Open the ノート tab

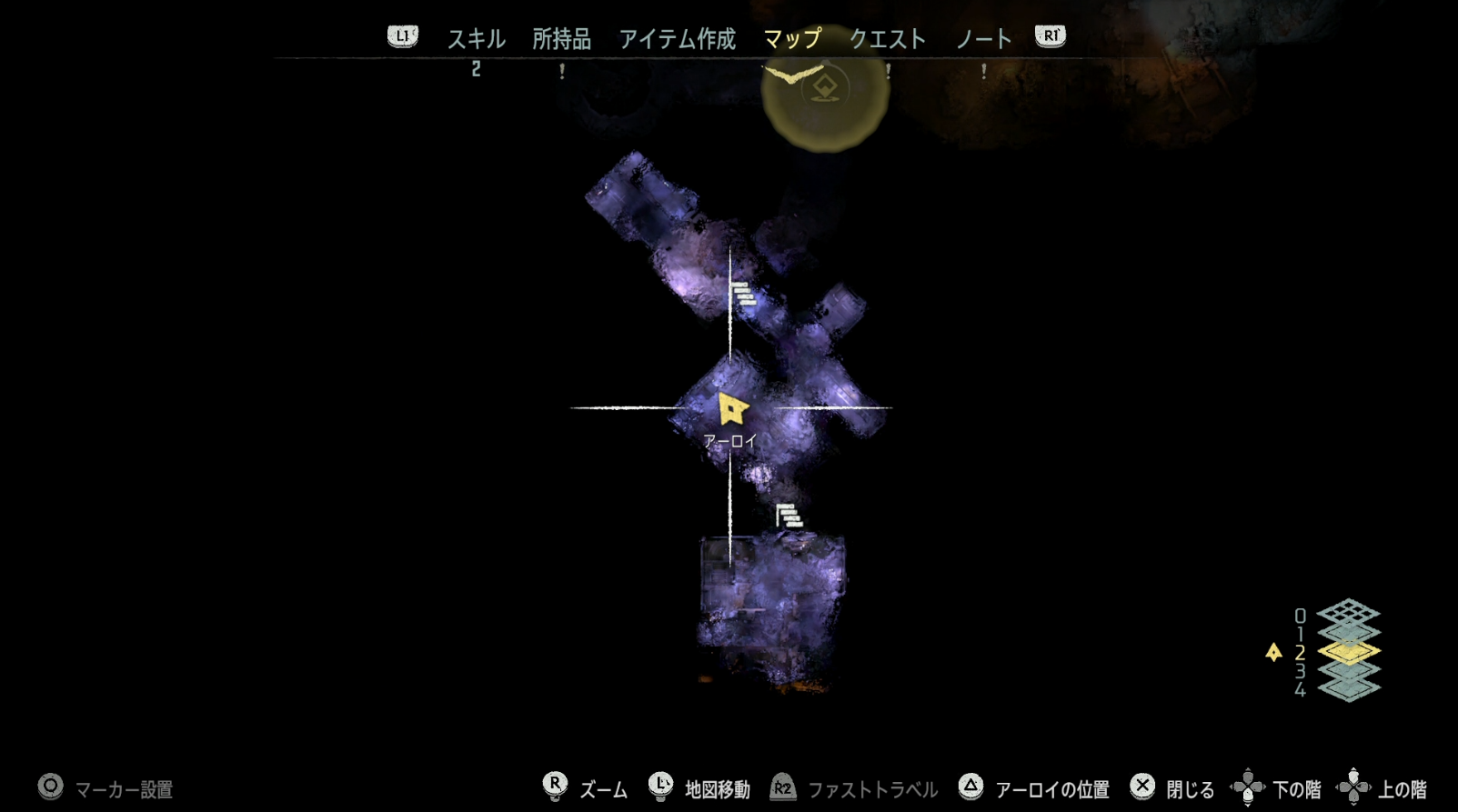[x=983, y=39]
